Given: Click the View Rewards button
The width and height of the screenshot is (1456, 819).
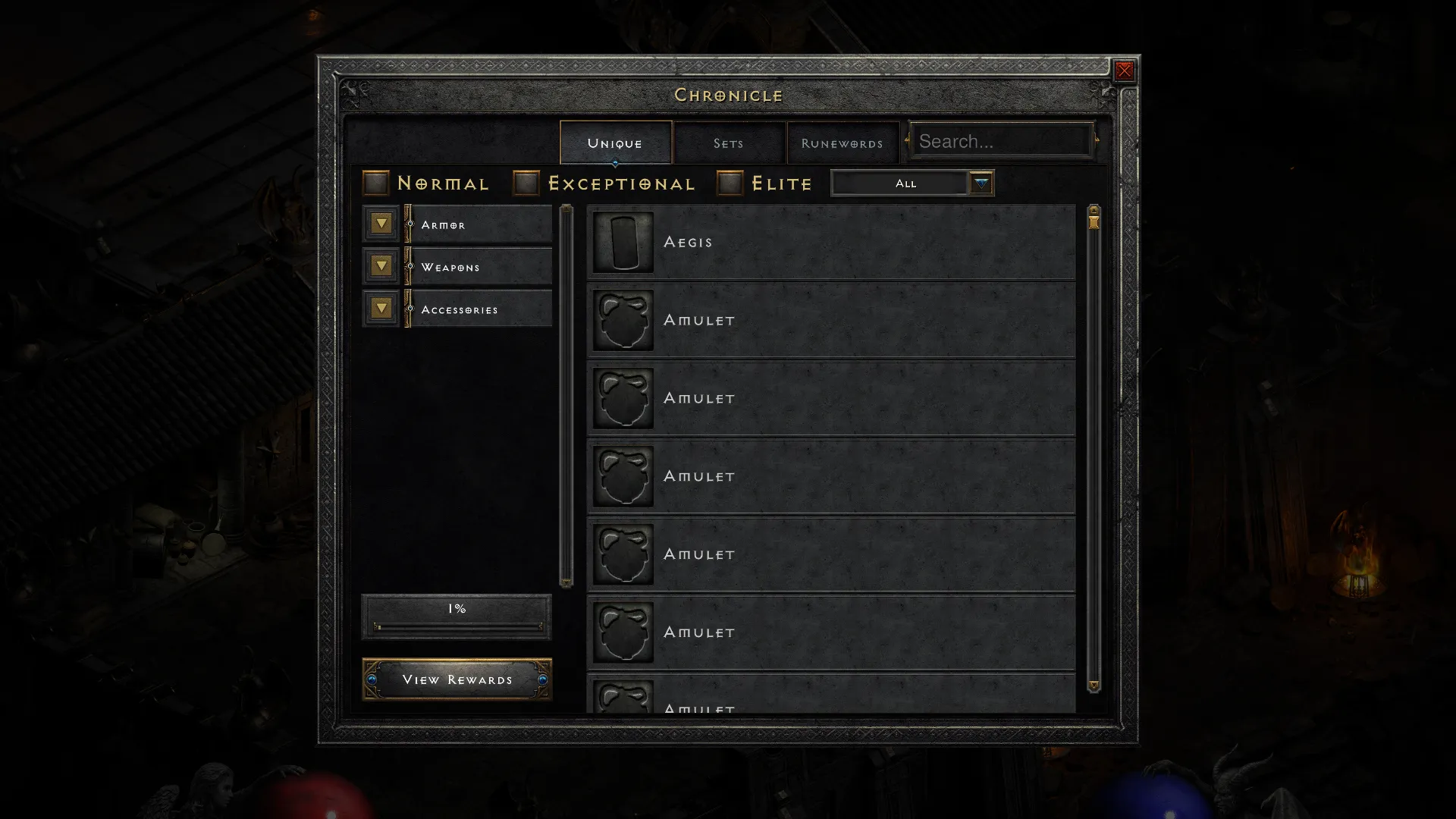Looking at the screenshot, I should click(456, 679).
